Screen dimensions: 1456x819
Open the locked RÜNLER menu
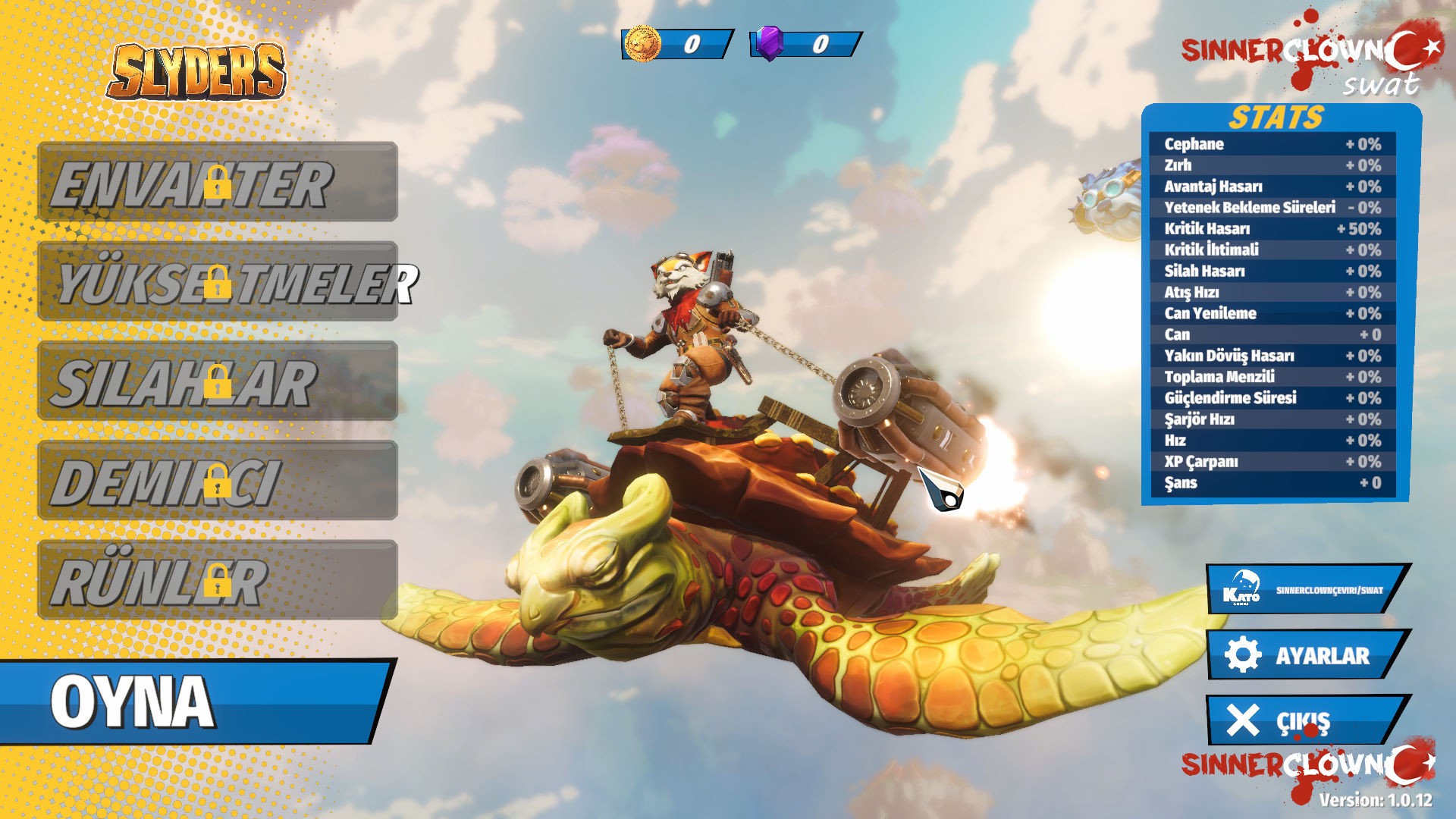[218, 580]
